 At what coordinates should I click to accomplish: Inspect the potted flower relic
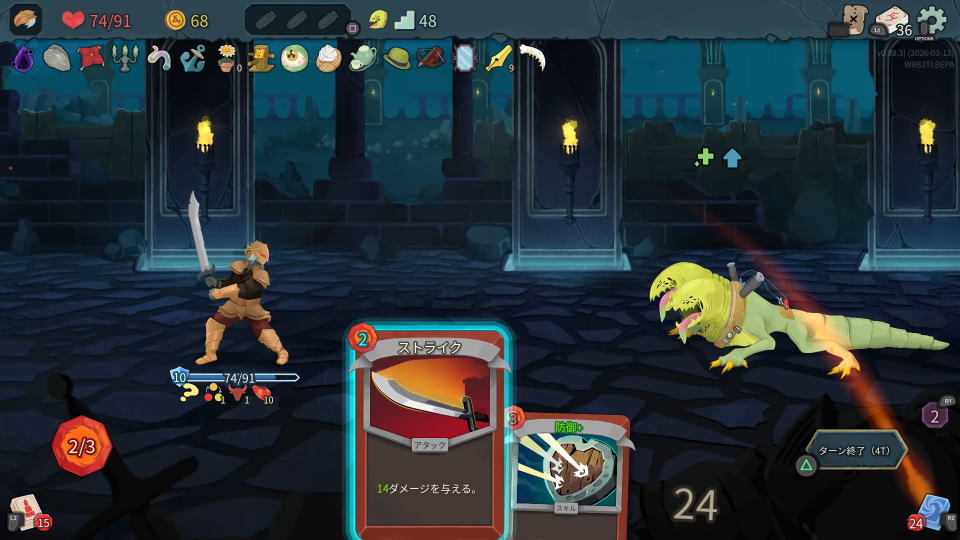(x=227, y=58)
